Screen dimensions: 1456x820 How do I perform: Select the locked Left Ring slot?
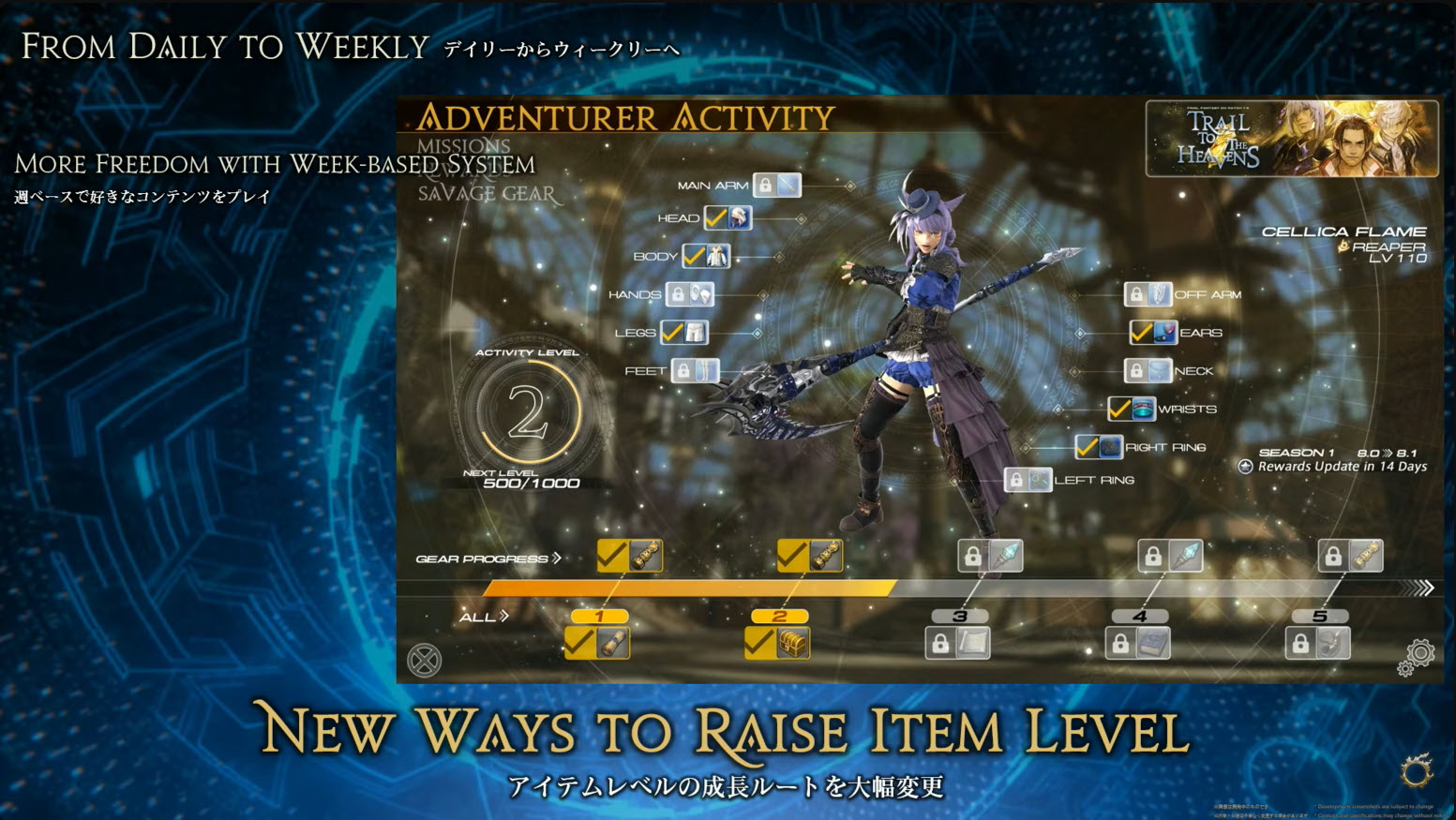click(x=1028, y=480)
